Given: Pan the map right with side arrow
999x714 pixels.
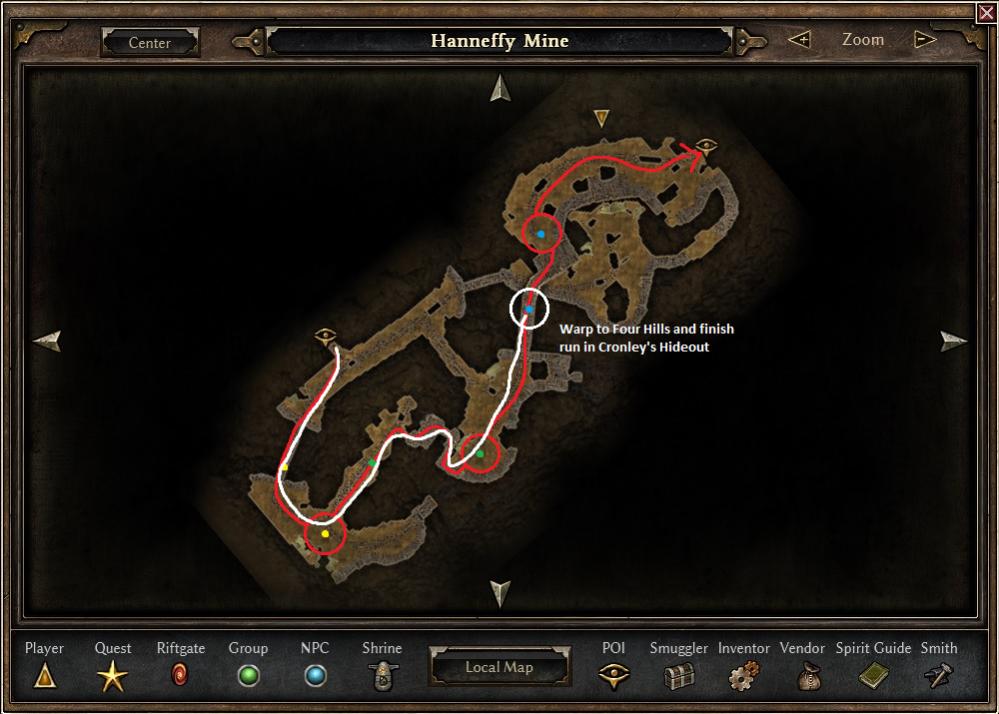Looking at the screenshot, I should (953, 341).
